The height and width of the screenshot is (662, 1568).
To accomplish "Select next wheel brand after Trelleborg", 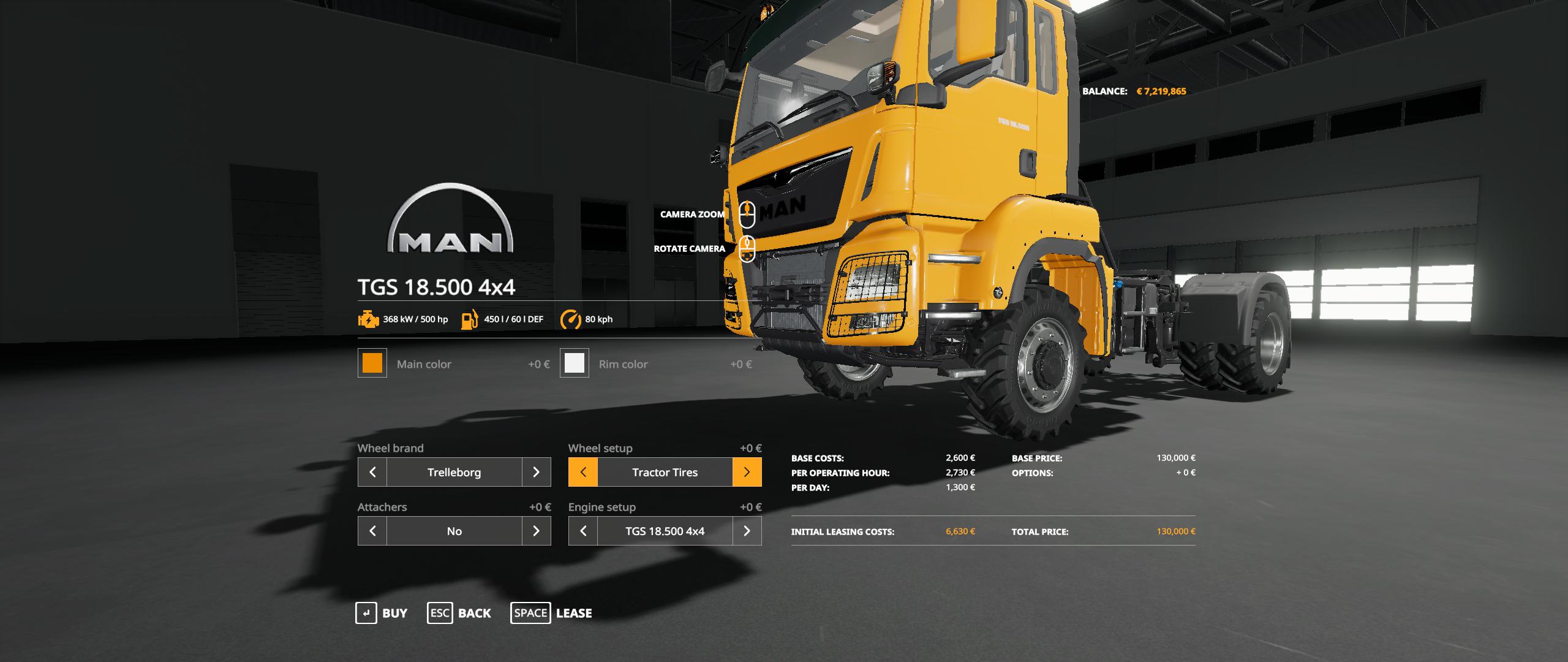I will (536, 472).
